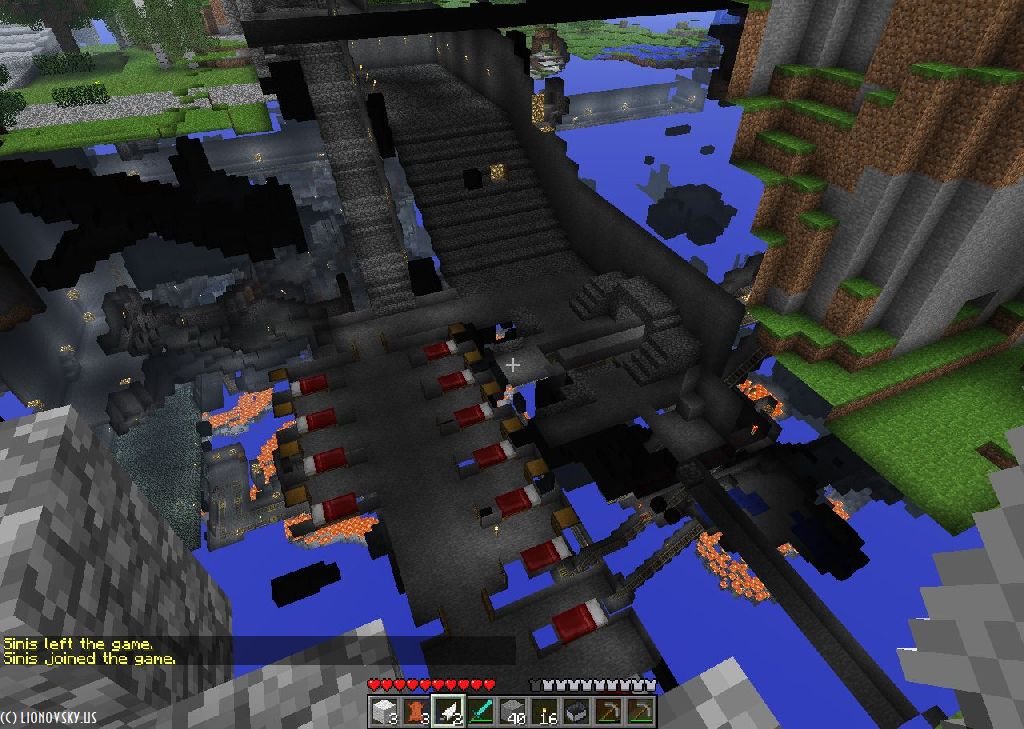Select the minecart hotbar slot
Viewport: 1024px width, 729px height.
click(x=576, y=712)
